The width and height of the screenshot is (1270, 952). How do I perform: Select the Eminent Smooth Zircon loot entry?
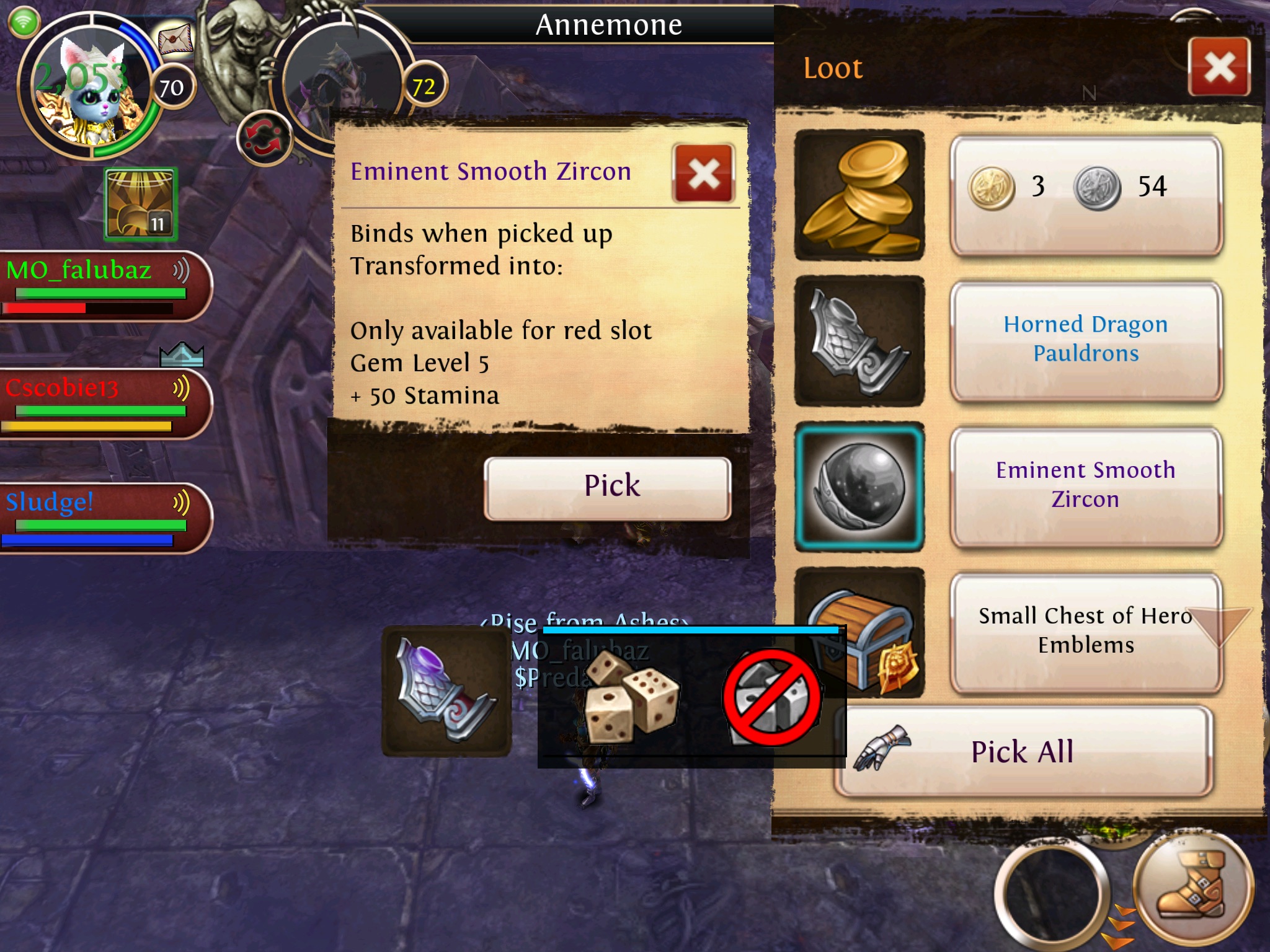click(x=1086, y=486)
